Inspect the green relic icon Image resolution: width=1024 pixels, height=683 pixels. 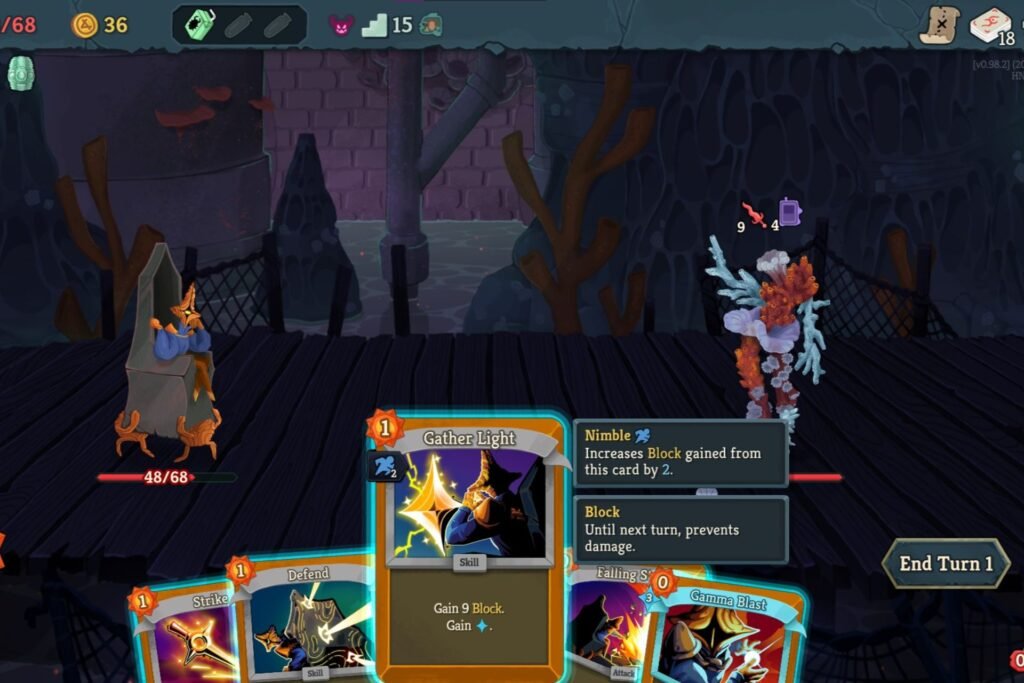click(x=21, y=73)
